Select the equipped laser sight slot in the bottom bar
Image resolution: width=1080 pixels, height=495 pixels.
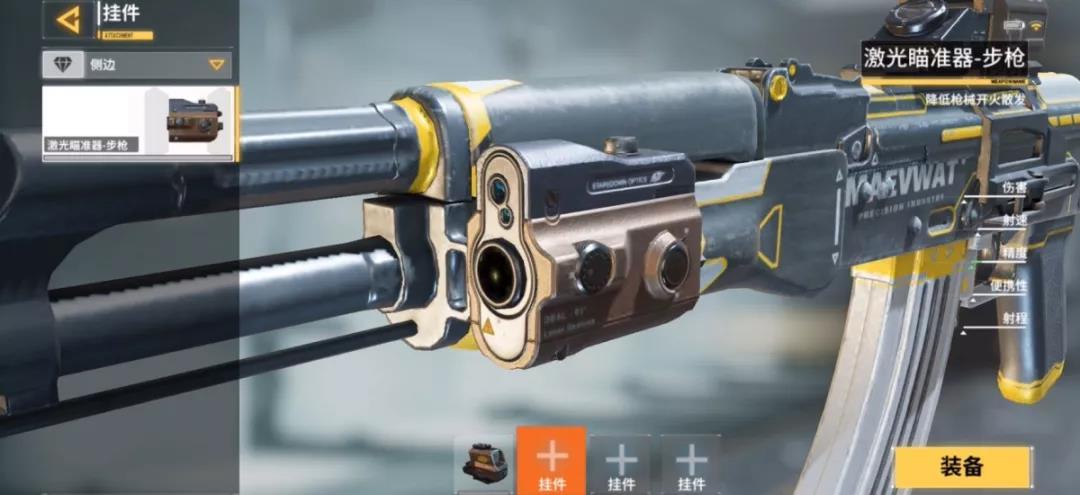pos(482,464)
